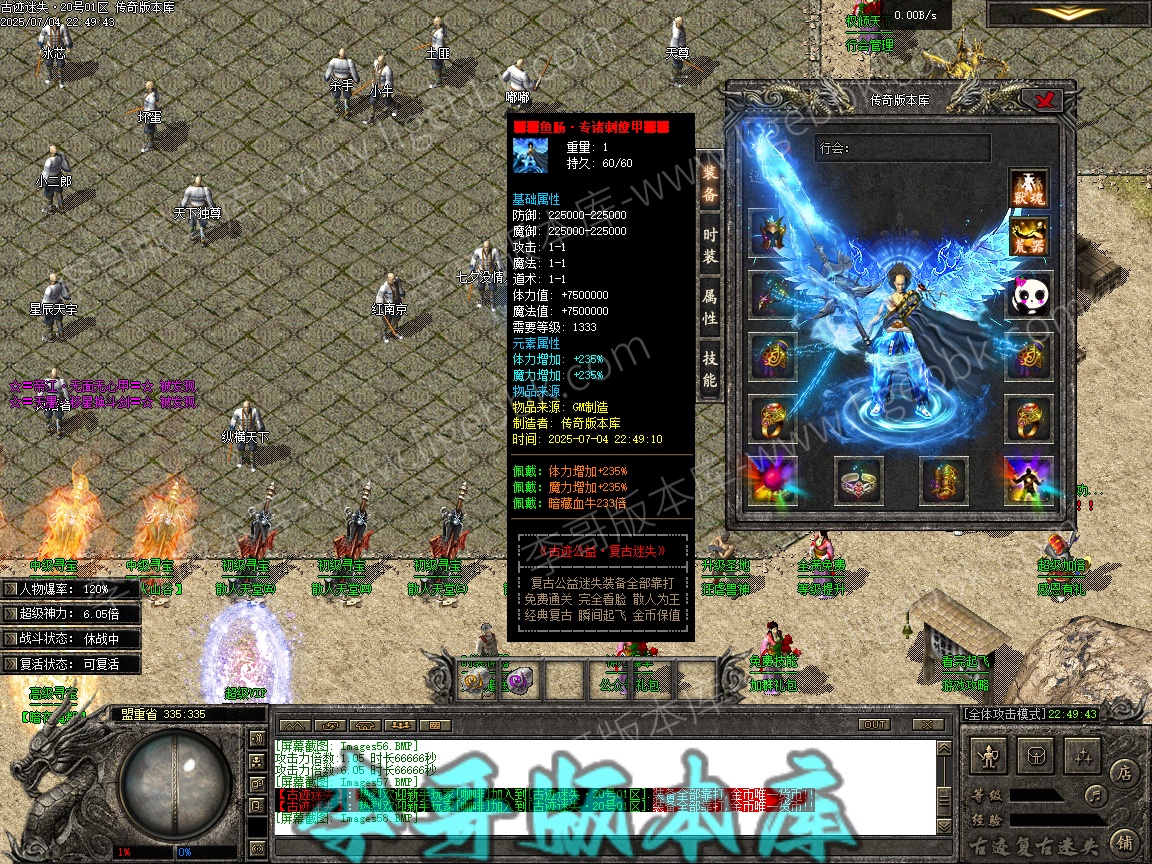Screen dimensions: 1152x864
Task: Use the purple scroll hotbar item
Action: tap(520, 680)
